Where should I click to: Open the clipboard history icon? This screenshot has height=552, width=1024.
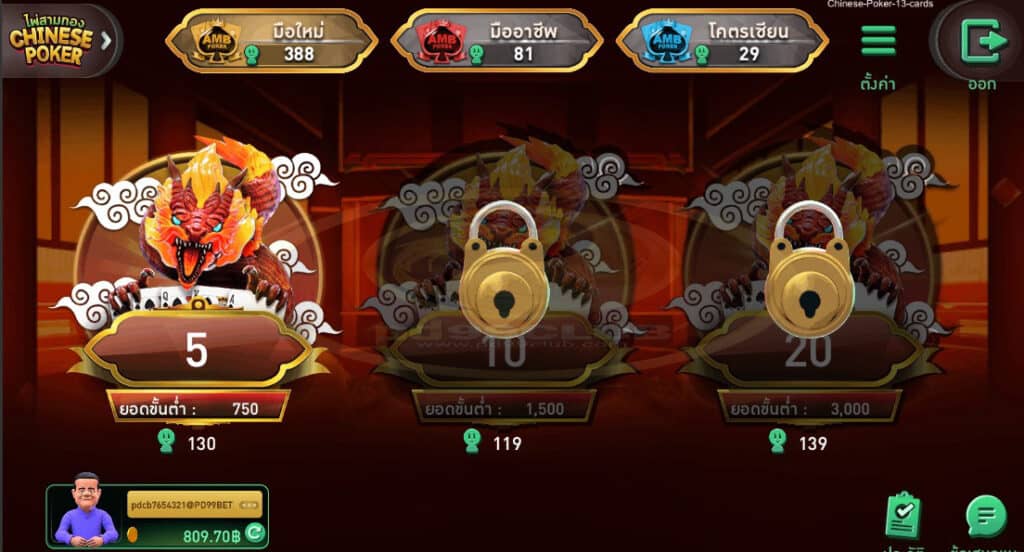902,514
